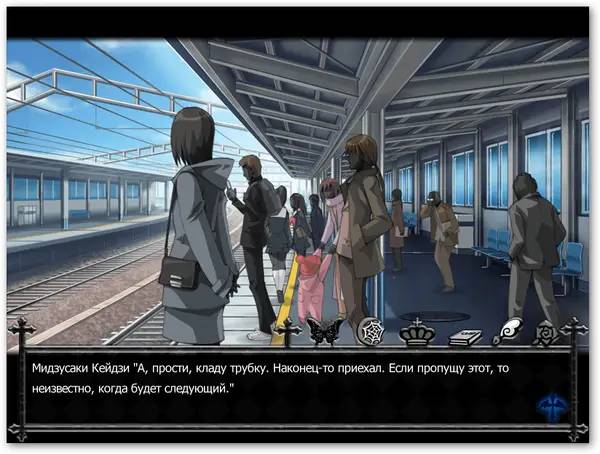This screenshot has height=454, width=600.
Task: Select the crown icon
Action: (415, 331)
